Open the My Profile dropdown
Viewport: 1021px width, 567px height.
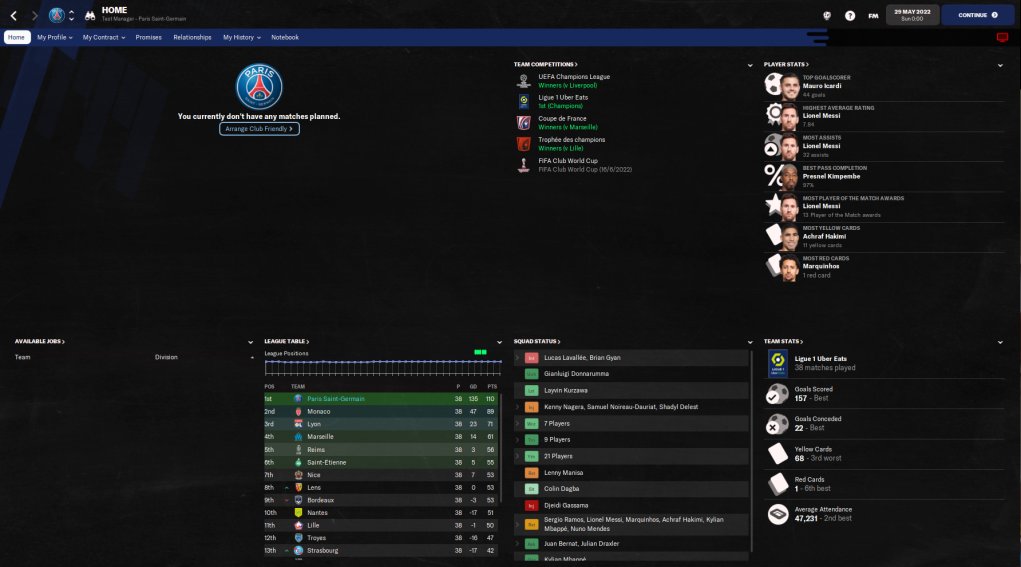click(x=53, y=37)
